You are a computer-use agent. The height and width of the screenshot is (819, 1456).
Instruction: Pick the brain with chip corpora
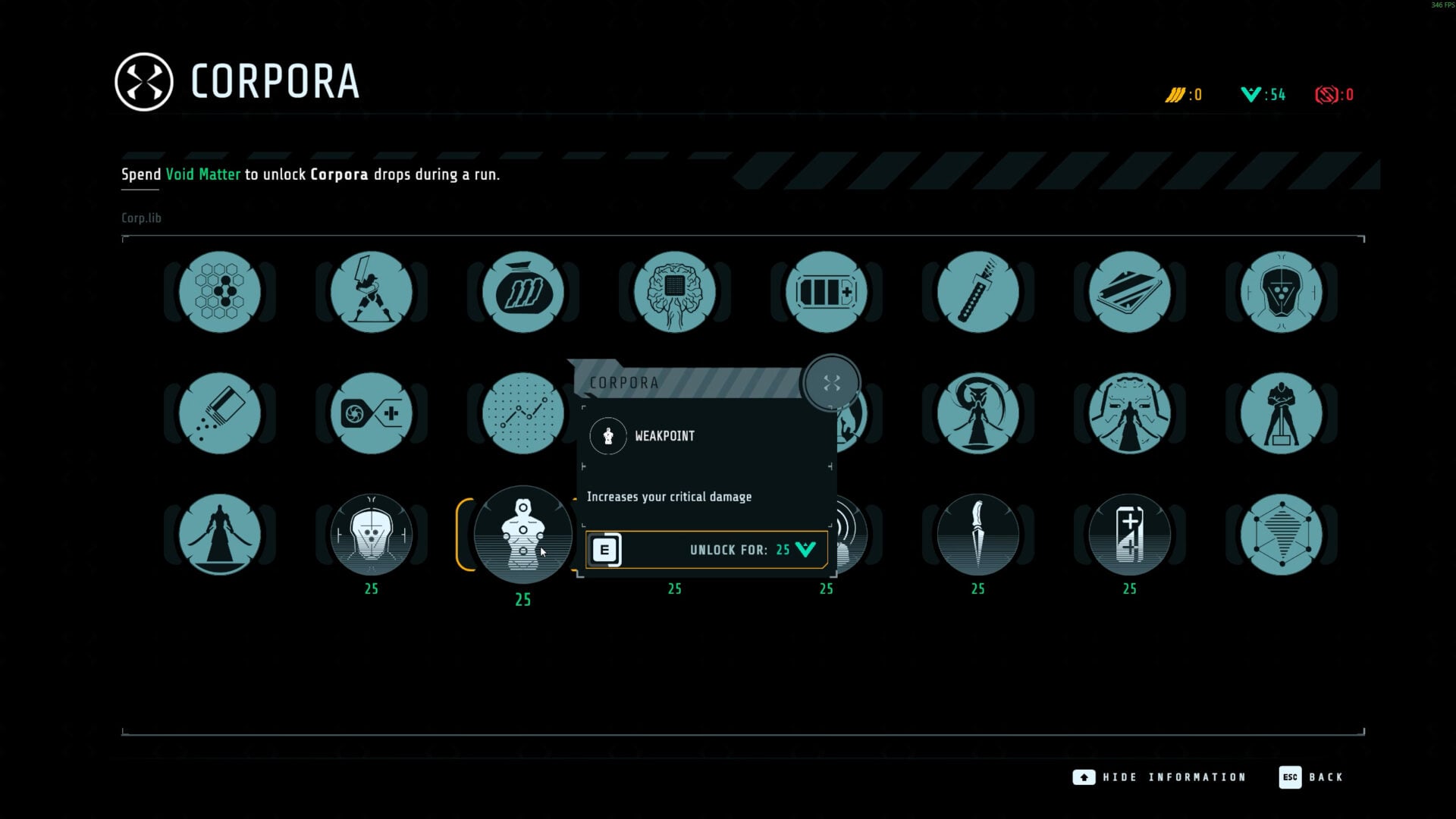[x=675, y=292]
